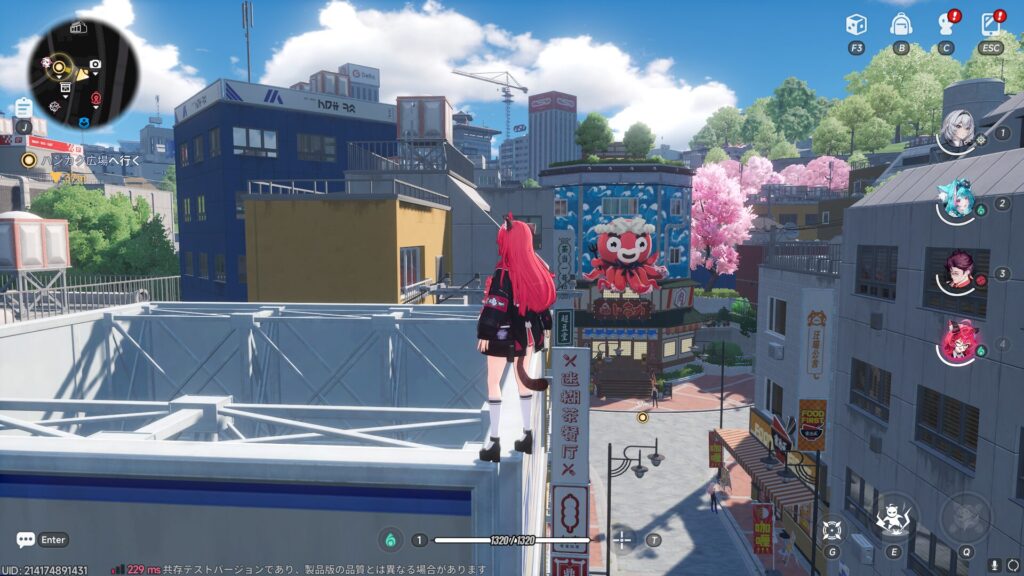Open the backpack inventory

coord(901,24)
